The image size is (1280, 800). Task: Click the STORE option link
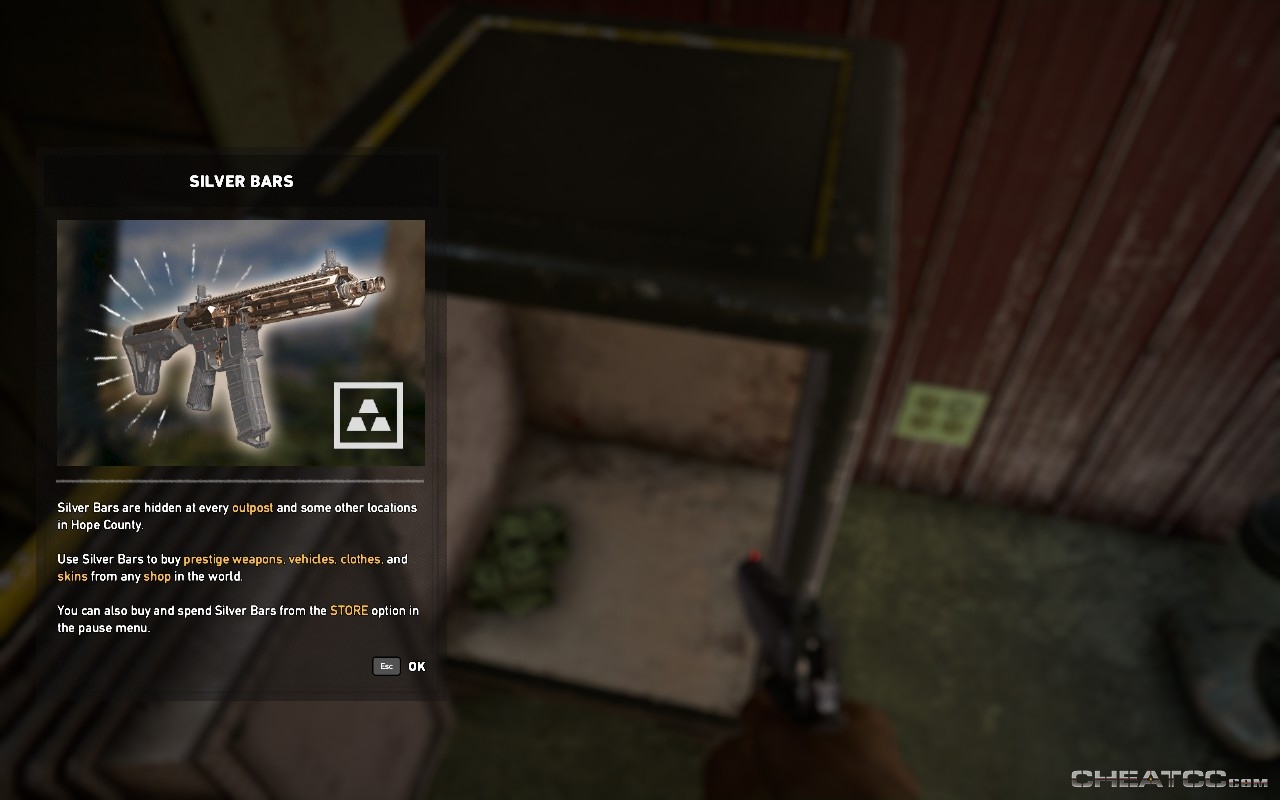[349, 610]
